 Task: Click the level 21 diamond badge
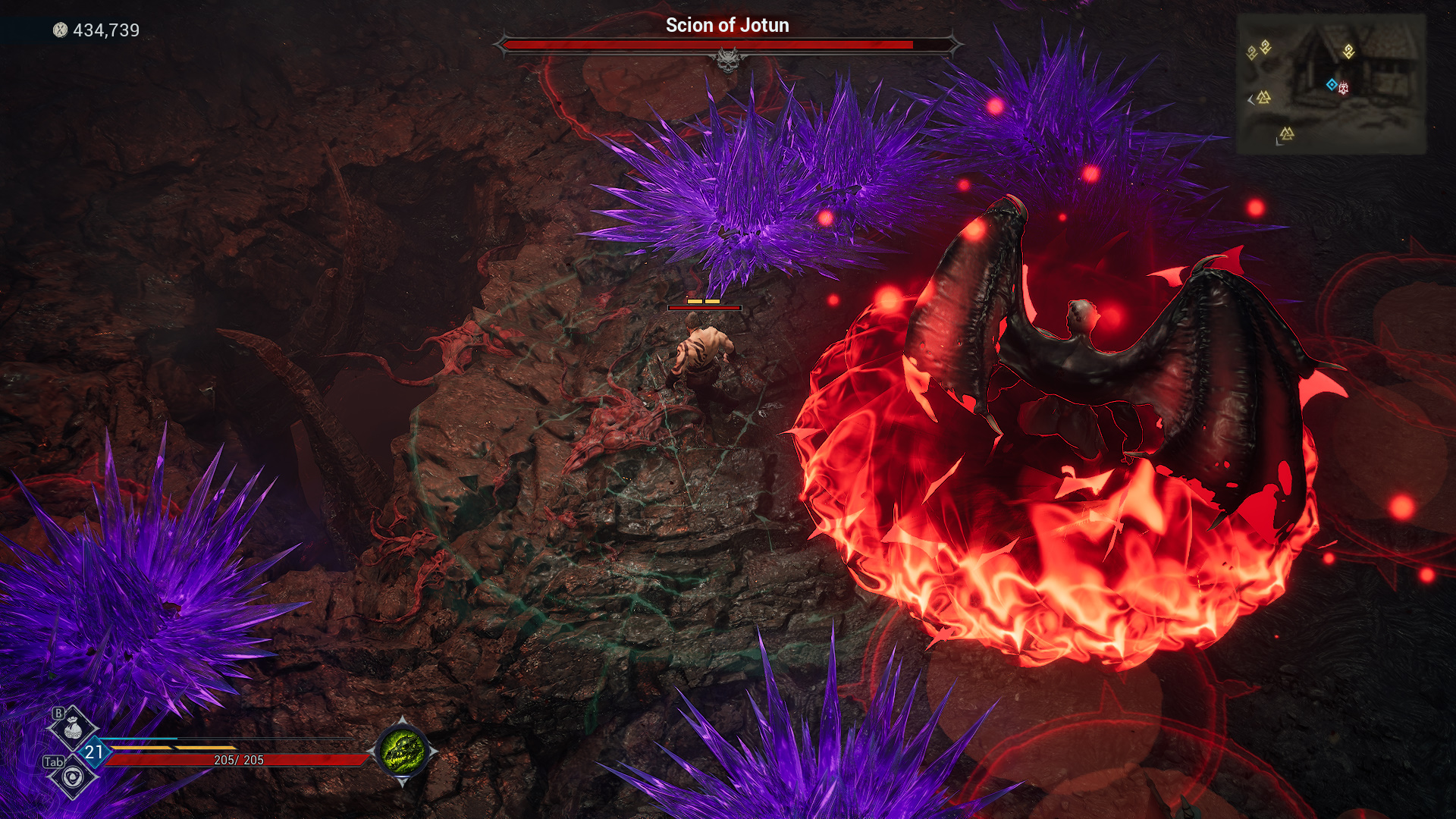click(93, 752)
